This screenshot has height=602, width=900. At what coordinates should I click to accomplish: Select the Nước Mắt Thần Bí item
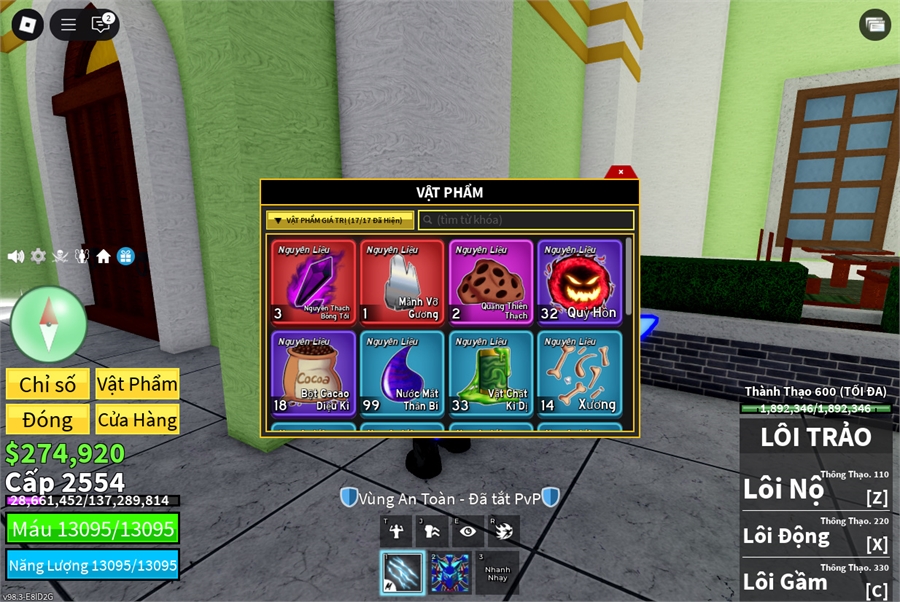point(402,373)
